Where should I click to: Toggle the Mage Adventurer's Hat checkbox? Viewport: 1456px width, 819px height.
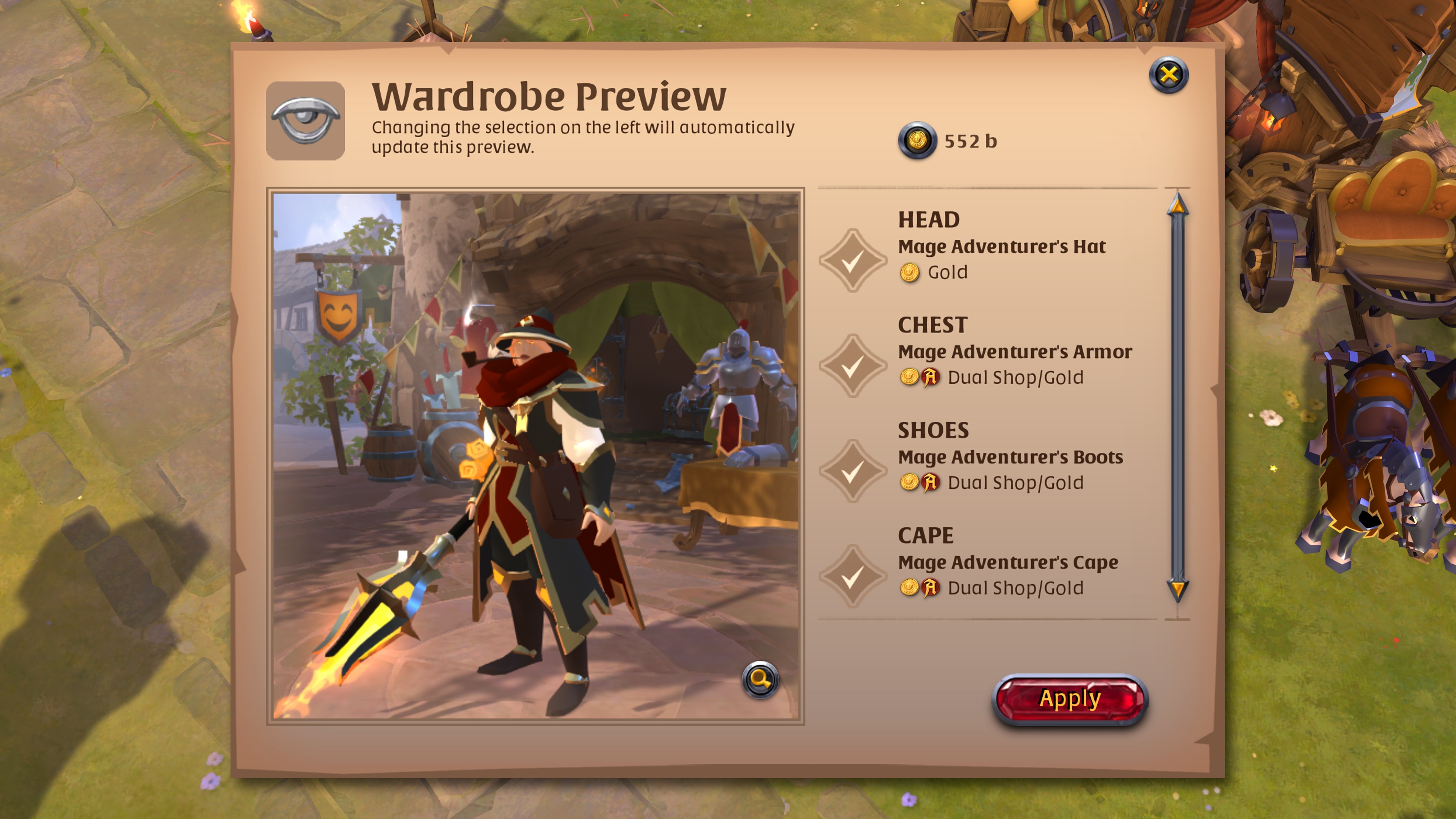pos(852,260)
